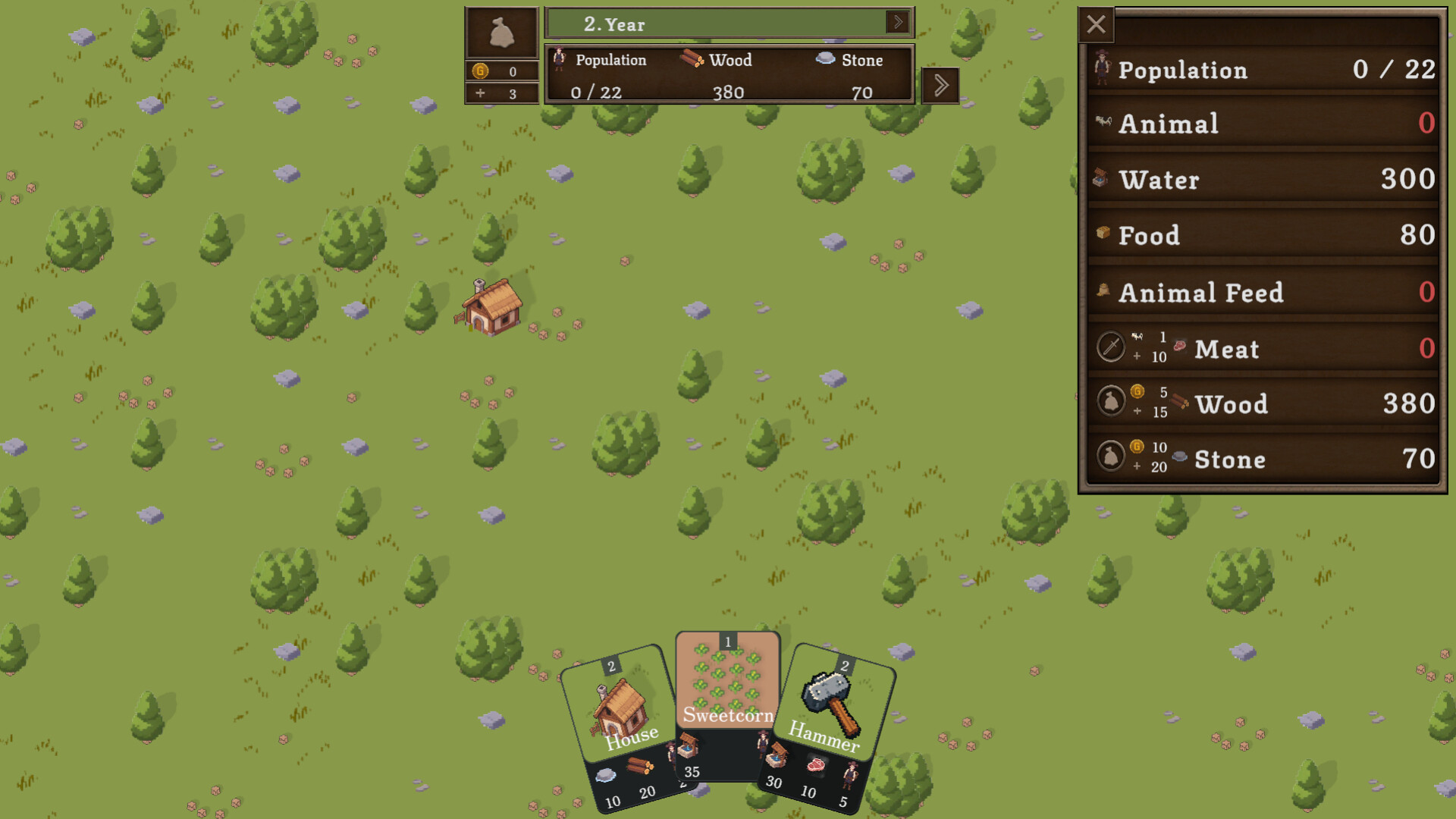Click the villager Population icon
Screen dimensions: 1456x819
coord(561,59)
